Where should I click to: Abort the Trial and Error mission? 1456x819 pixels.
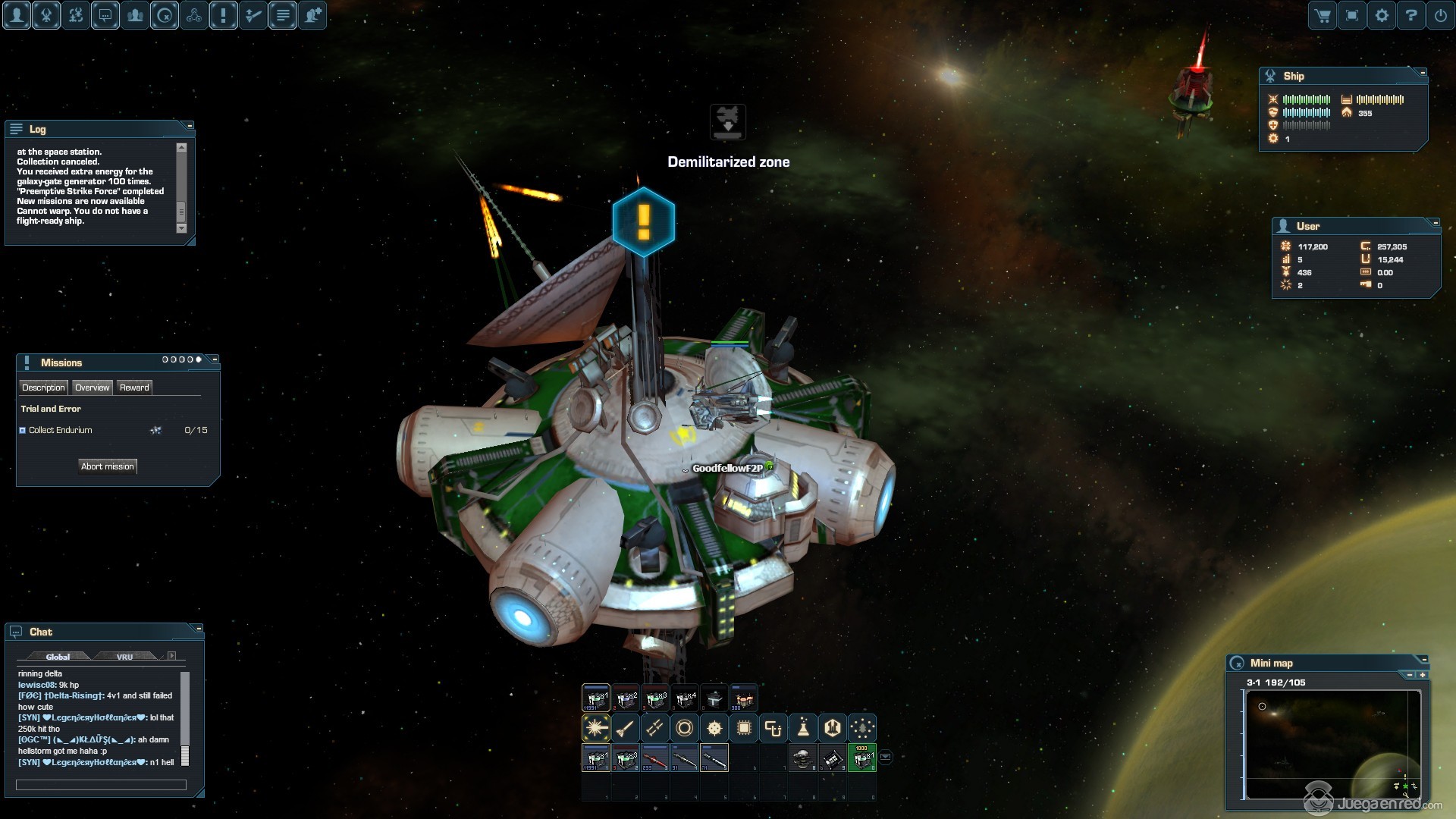pyautogui.click(x=108, y=466)
